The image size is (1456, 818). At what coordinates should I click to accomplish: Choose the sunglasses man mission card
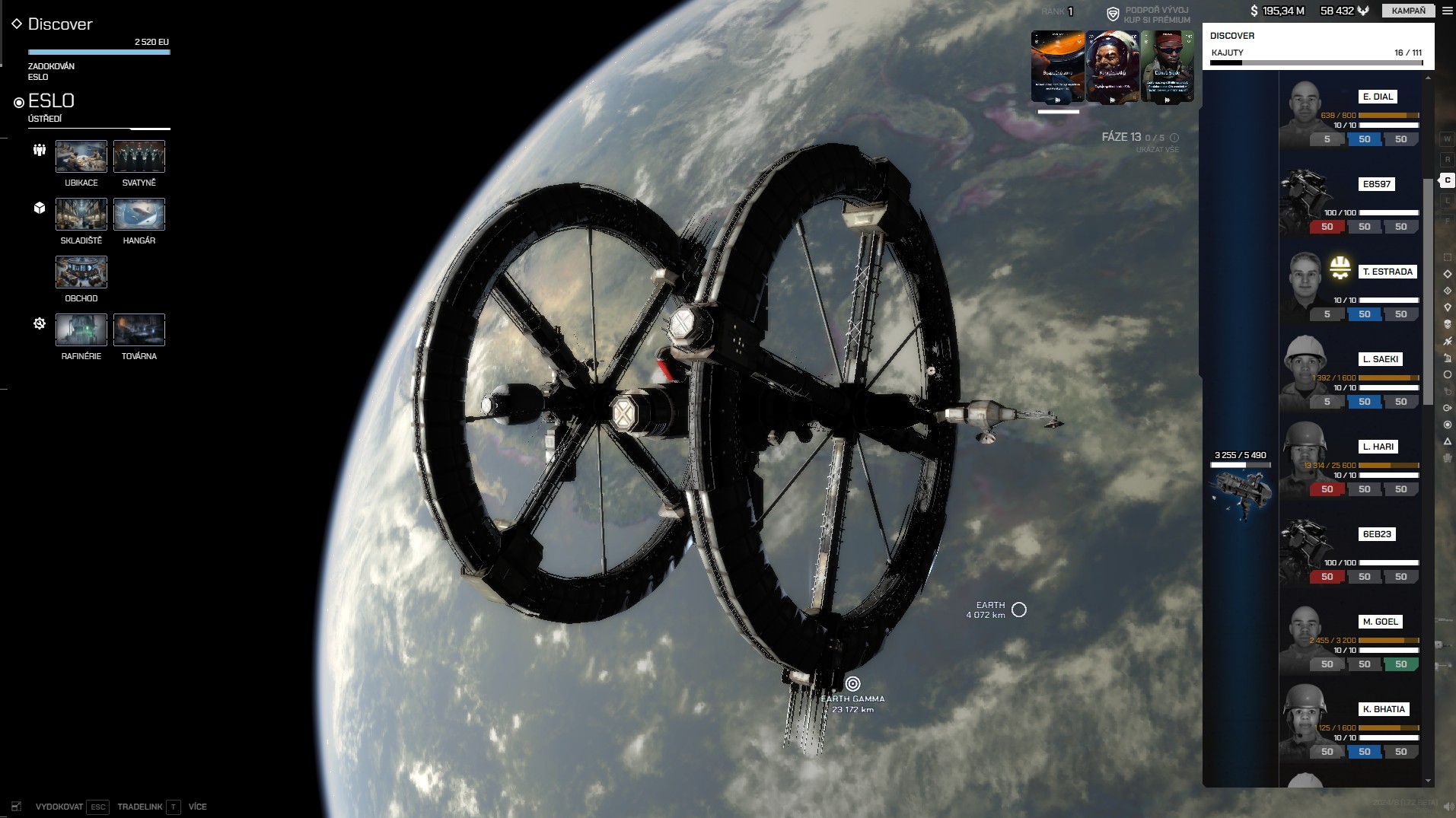click(1167, 67)
